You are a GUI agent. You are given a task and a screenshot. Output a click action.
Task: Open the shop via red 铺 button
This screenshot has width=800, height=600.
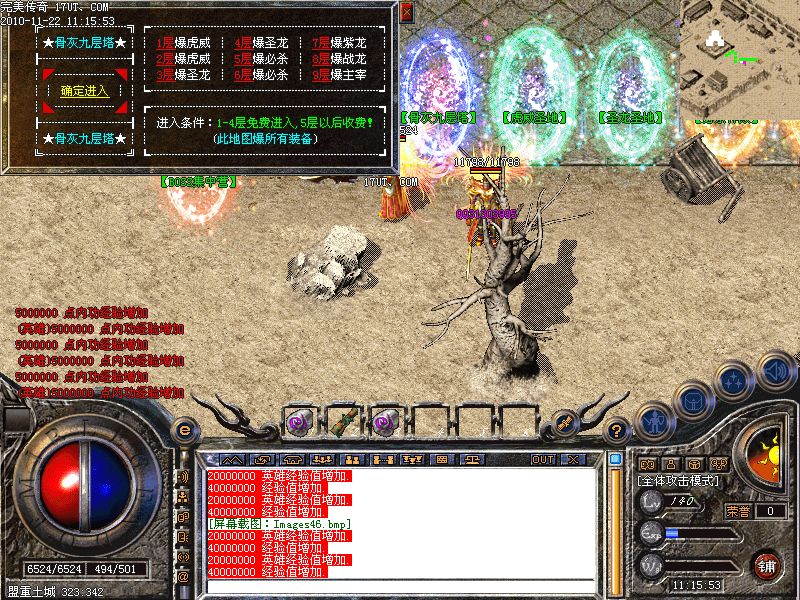pos(768,566)
